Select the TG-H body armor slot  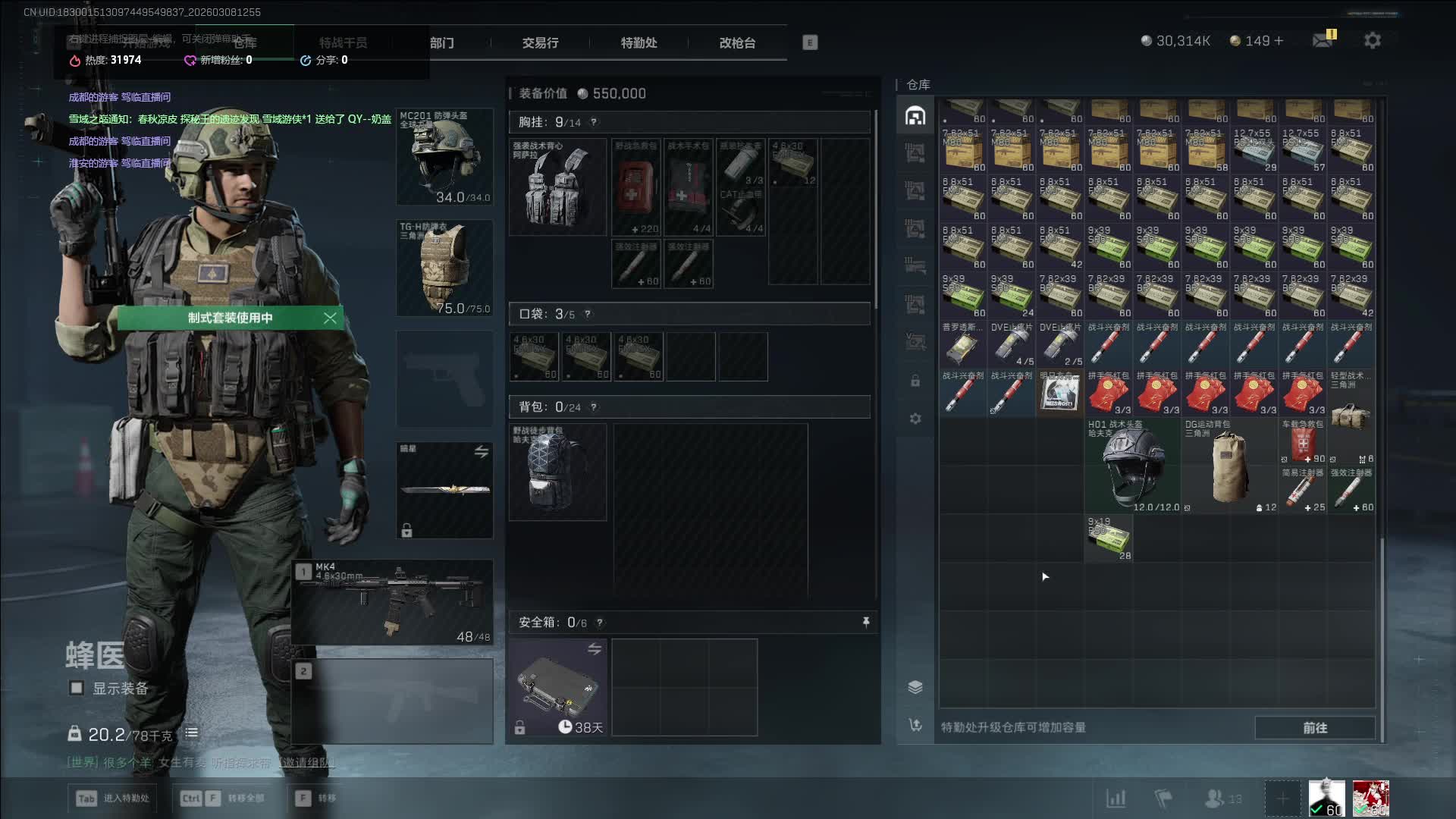445,268
